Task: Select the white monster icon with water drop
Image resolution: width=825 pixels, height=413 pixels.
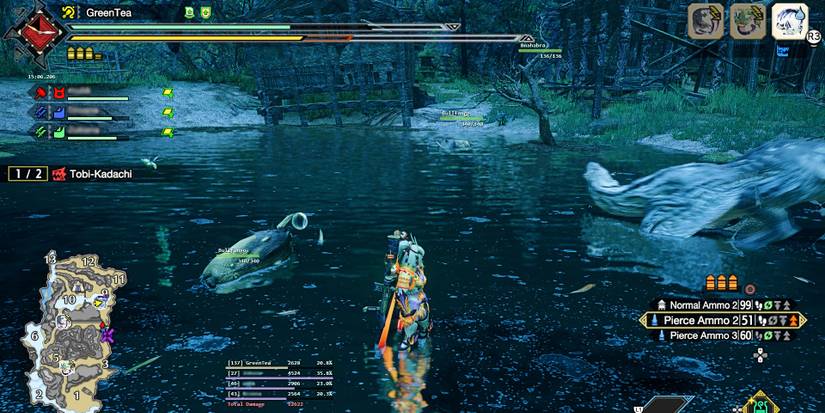Action: tap(789, 20)
